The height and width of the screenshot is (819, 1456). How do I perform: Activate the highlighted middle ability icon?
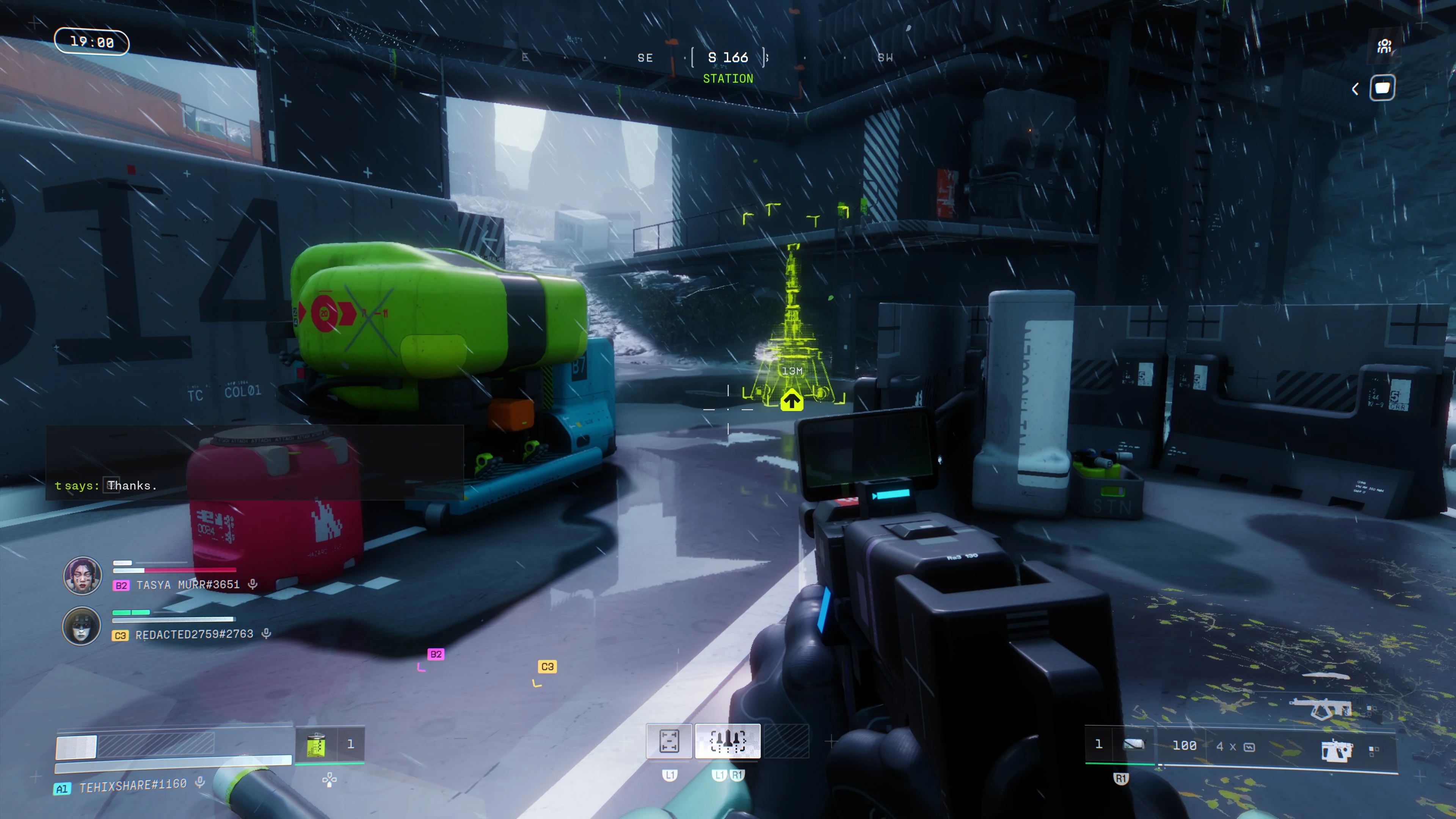click(728, 741)
